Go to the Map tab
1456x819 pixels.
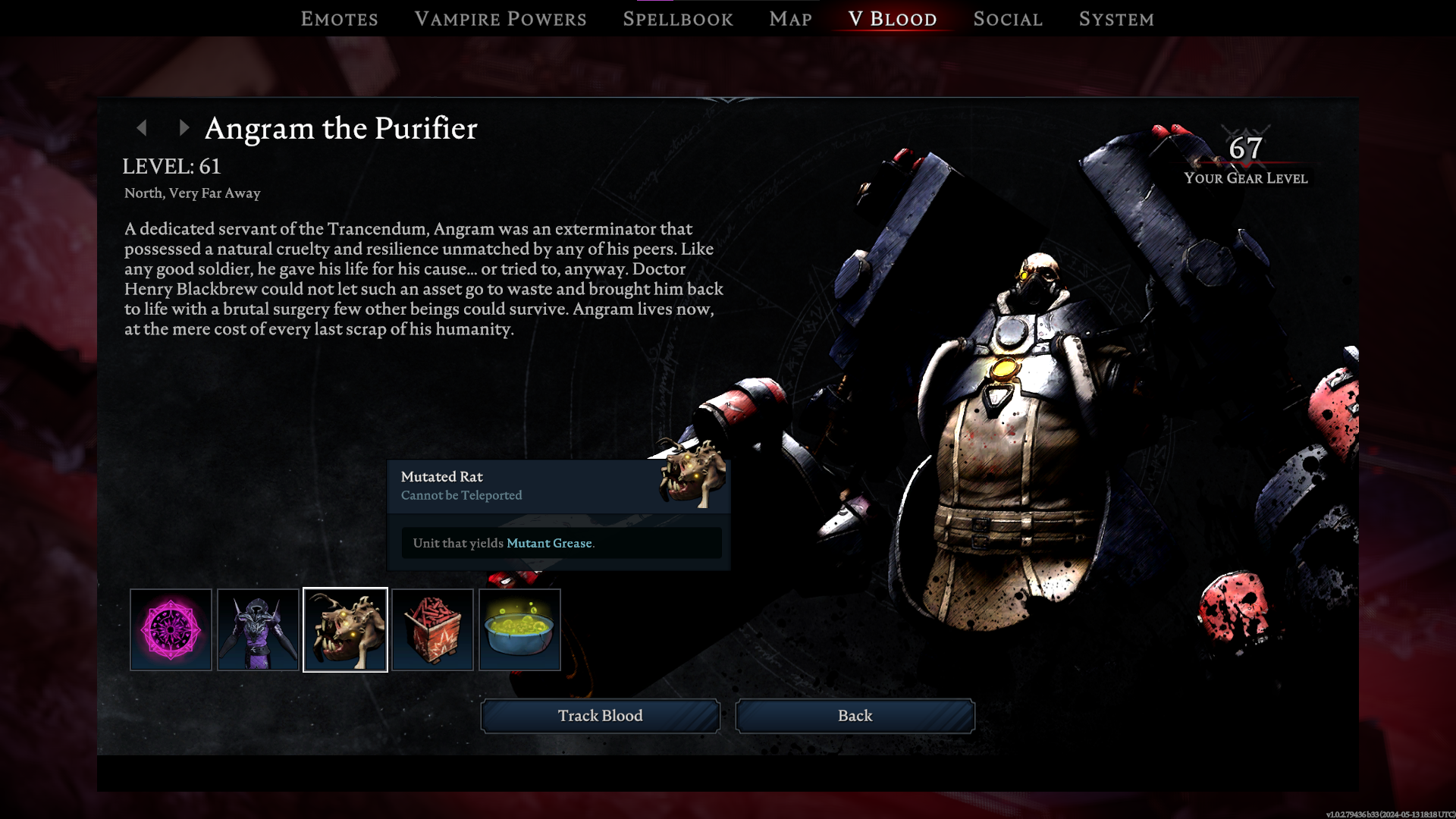[790, 19]
